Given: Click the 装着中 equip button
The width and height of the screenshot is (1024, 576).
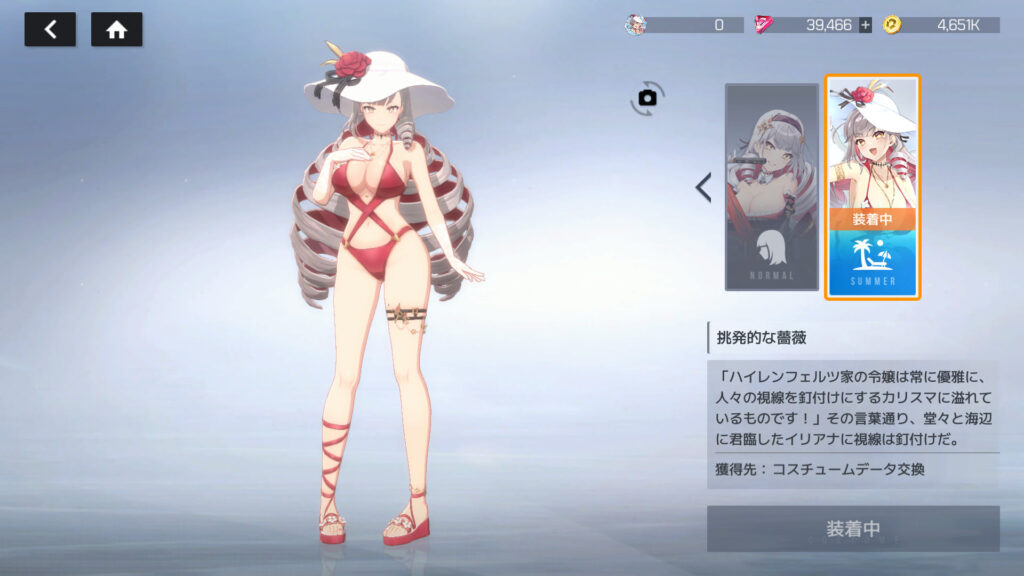Looking at the screenshot, I should [x=852, y=528].
